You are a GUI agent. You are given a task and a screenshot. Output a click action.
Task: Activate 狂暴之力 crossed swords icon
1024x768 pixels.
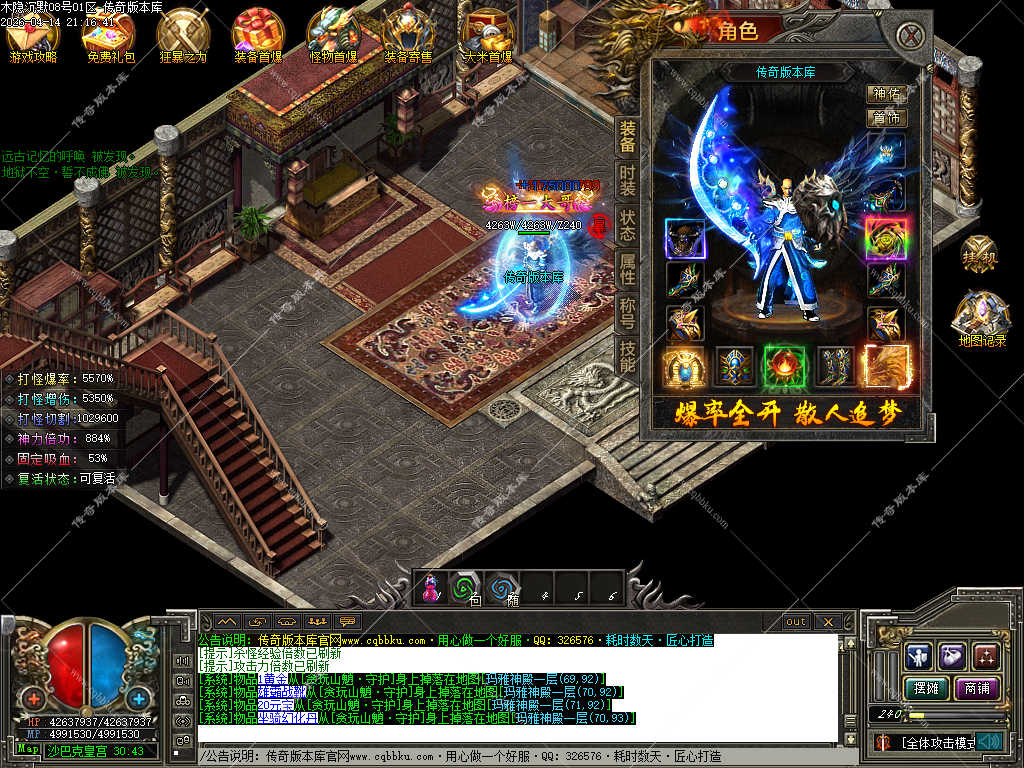coord(183,37)
